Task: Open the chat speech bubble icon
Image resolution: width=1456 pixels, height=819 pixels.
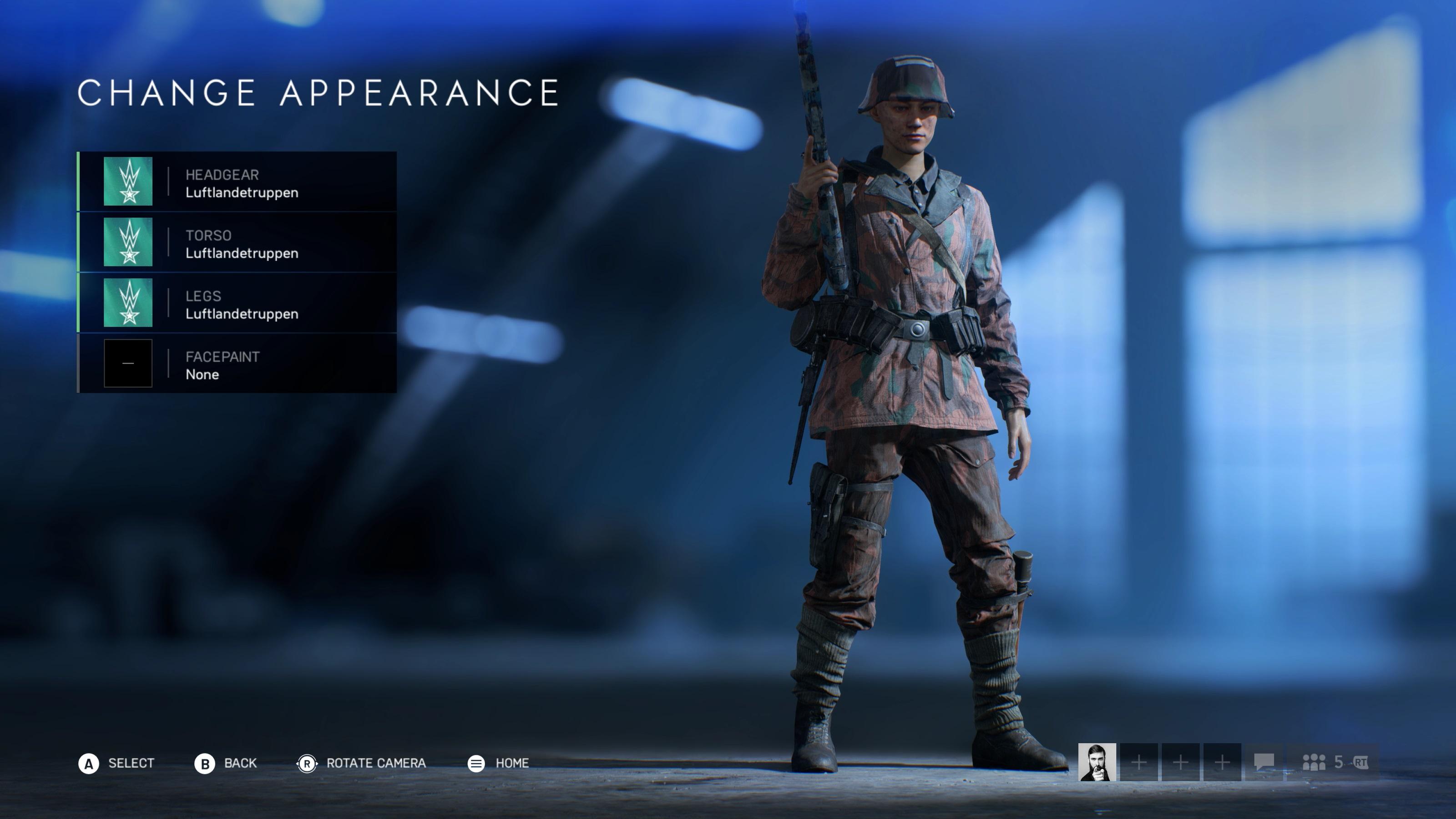Action: pos(1264,762)
